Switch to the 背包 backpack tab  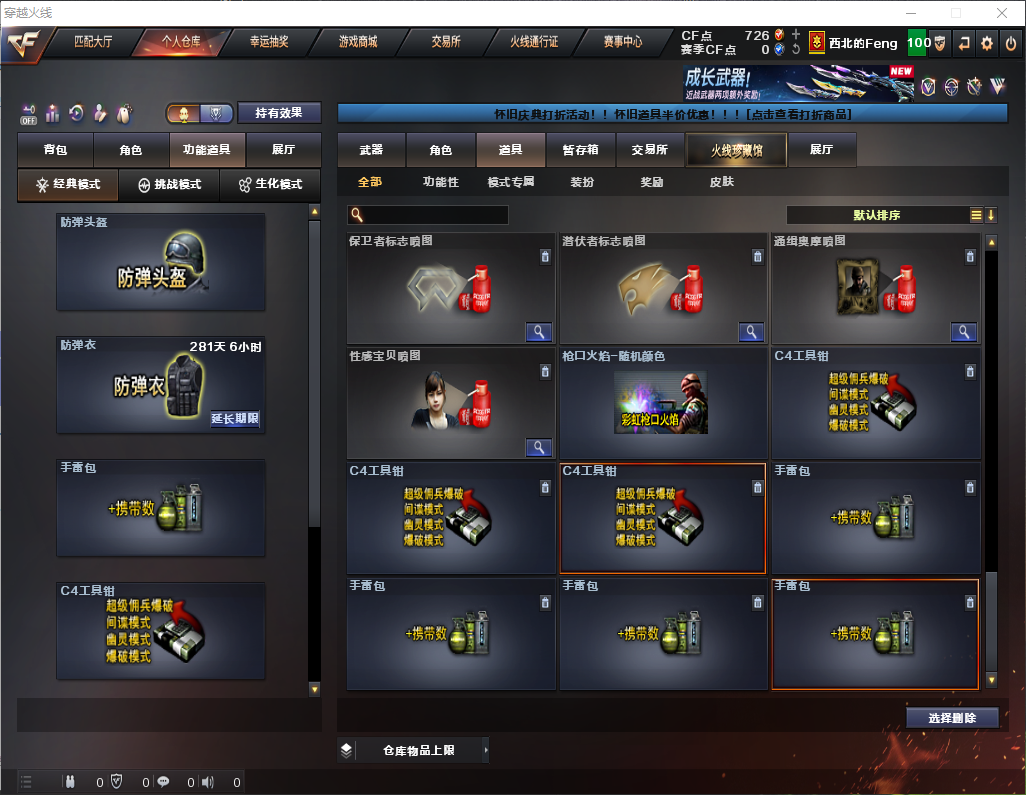[x=55, y=150]
